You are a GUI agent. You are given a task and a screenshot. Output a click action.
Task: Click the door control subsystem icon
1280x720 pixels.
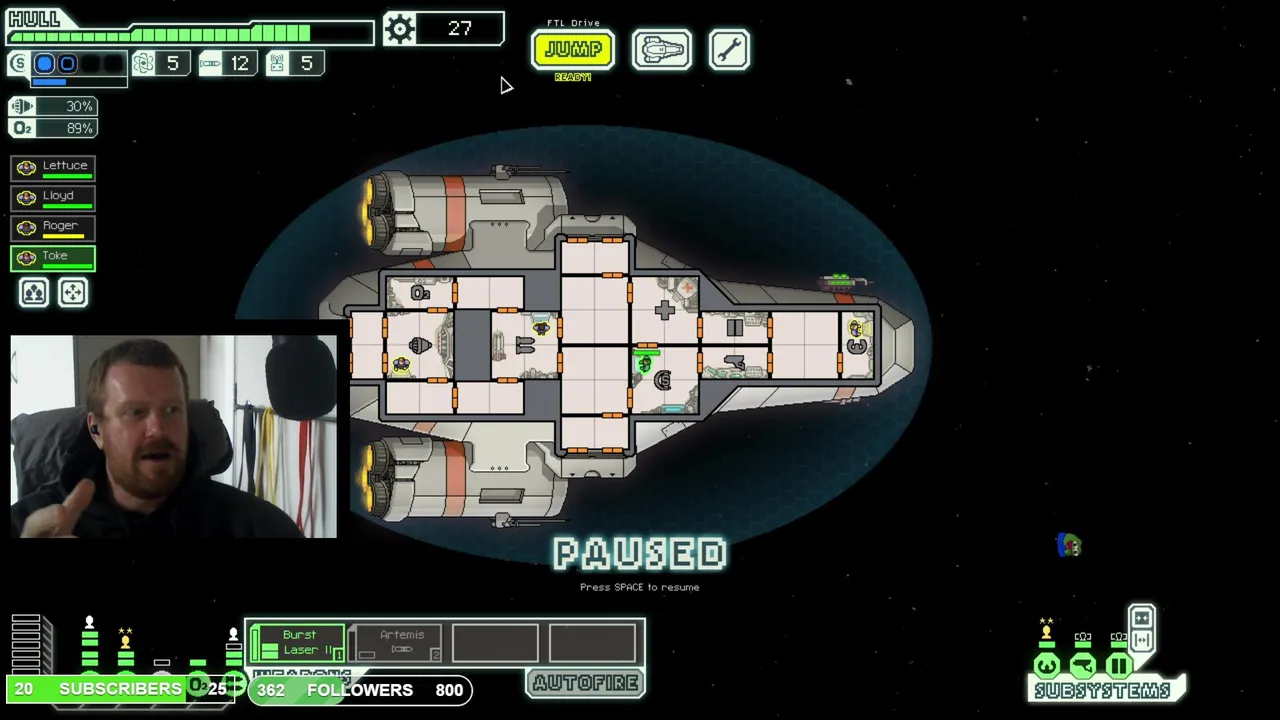(1119, 665)
